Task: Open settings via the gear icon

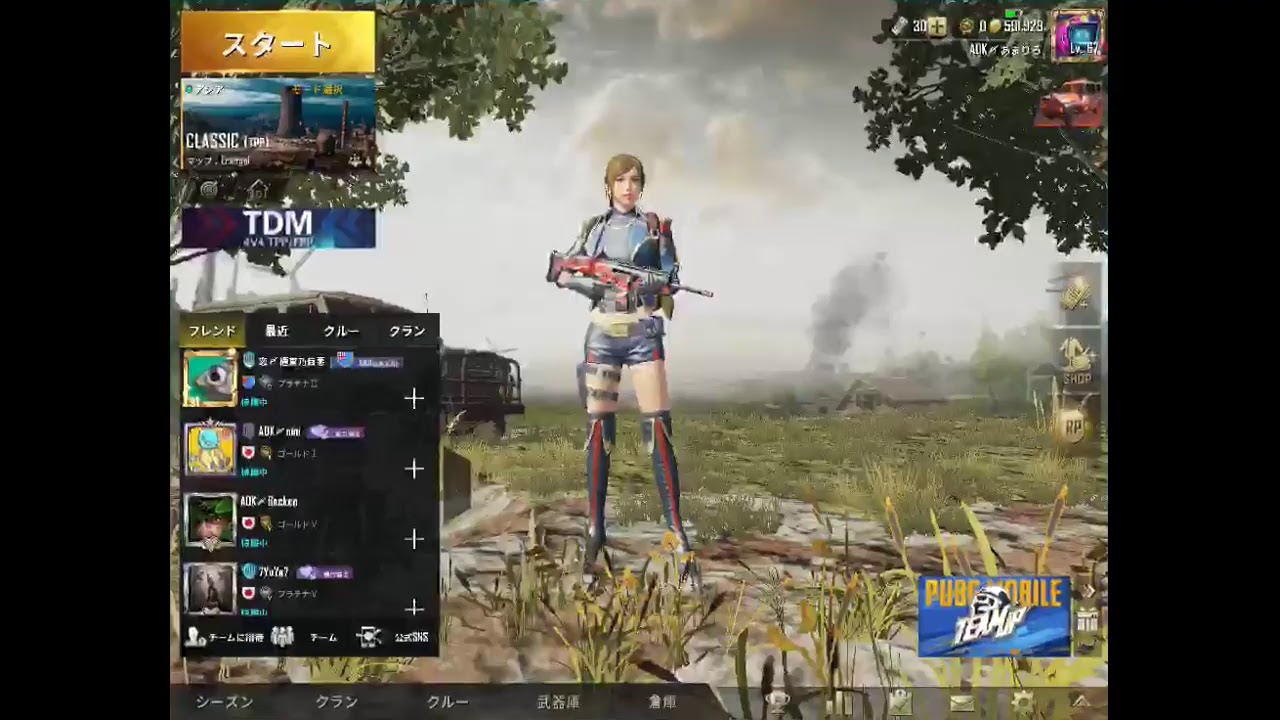Action: pos(1022,700)
